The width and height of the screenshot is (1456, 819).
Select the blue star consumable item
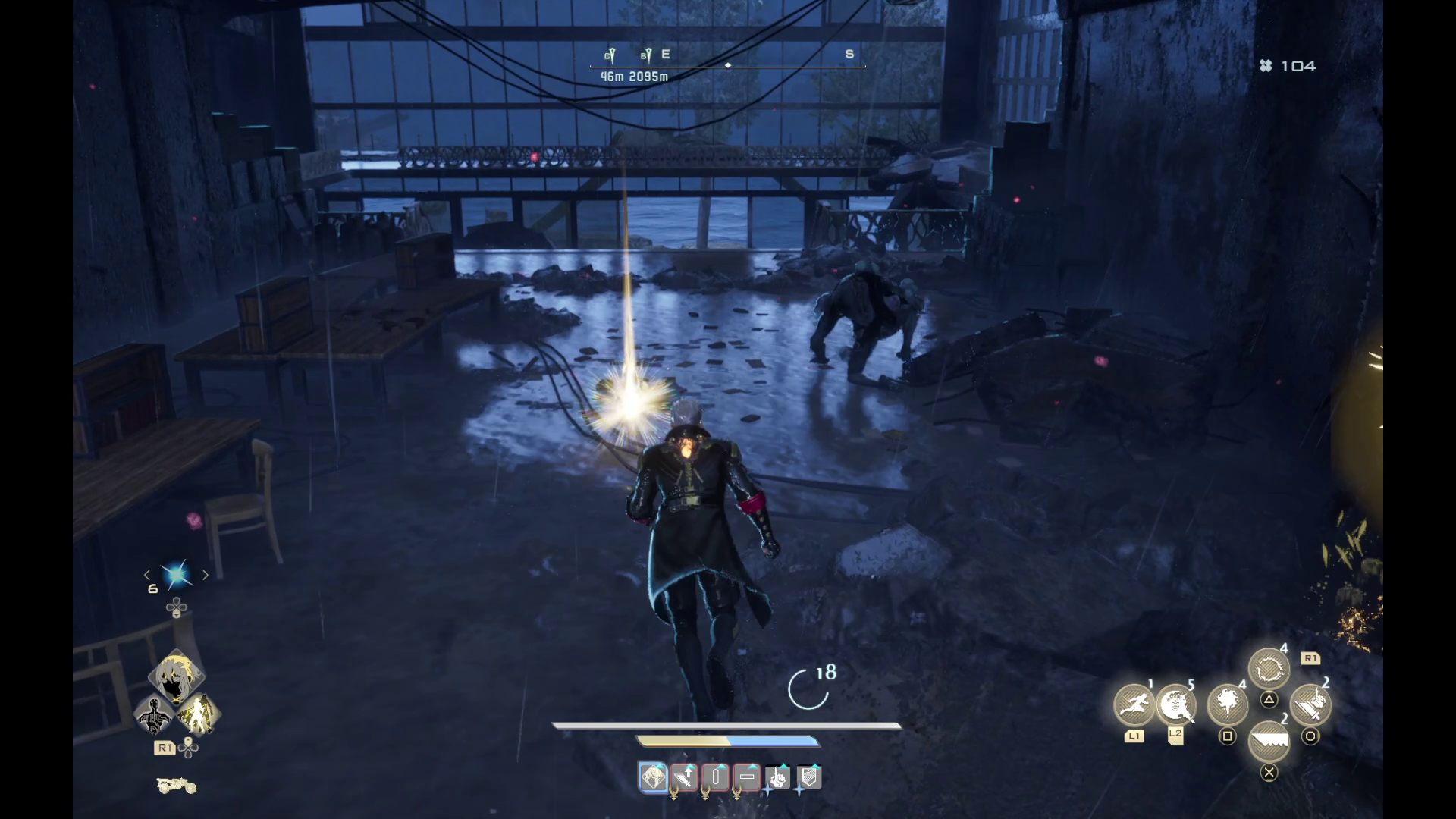(177, 575)
